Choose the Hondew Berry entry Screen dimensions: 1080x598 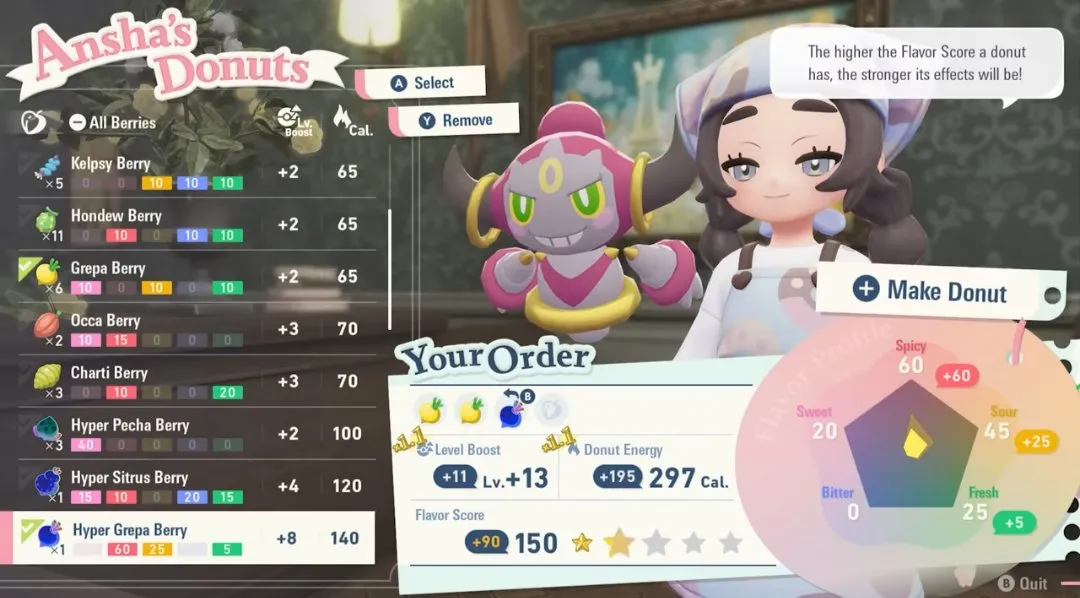(x=190, y=224)
